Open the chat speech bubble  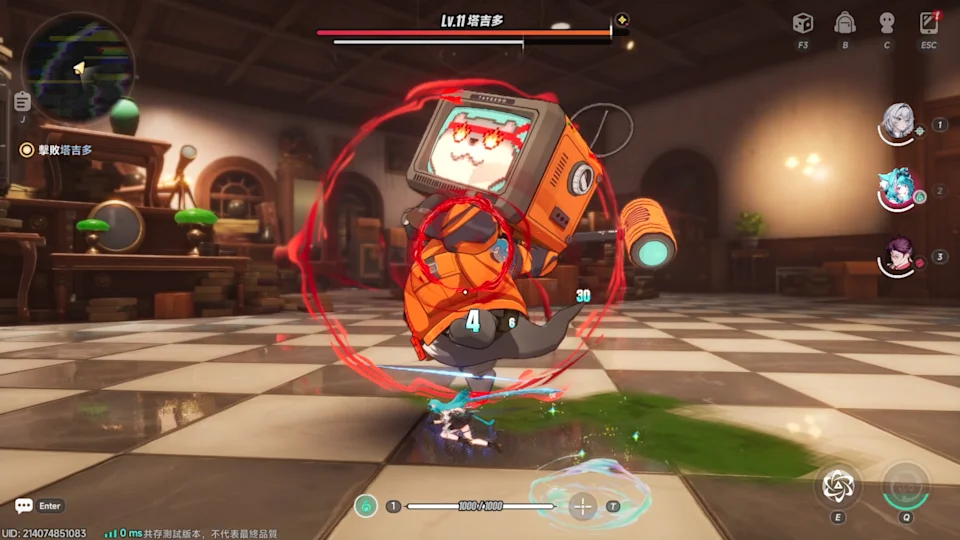24,506
